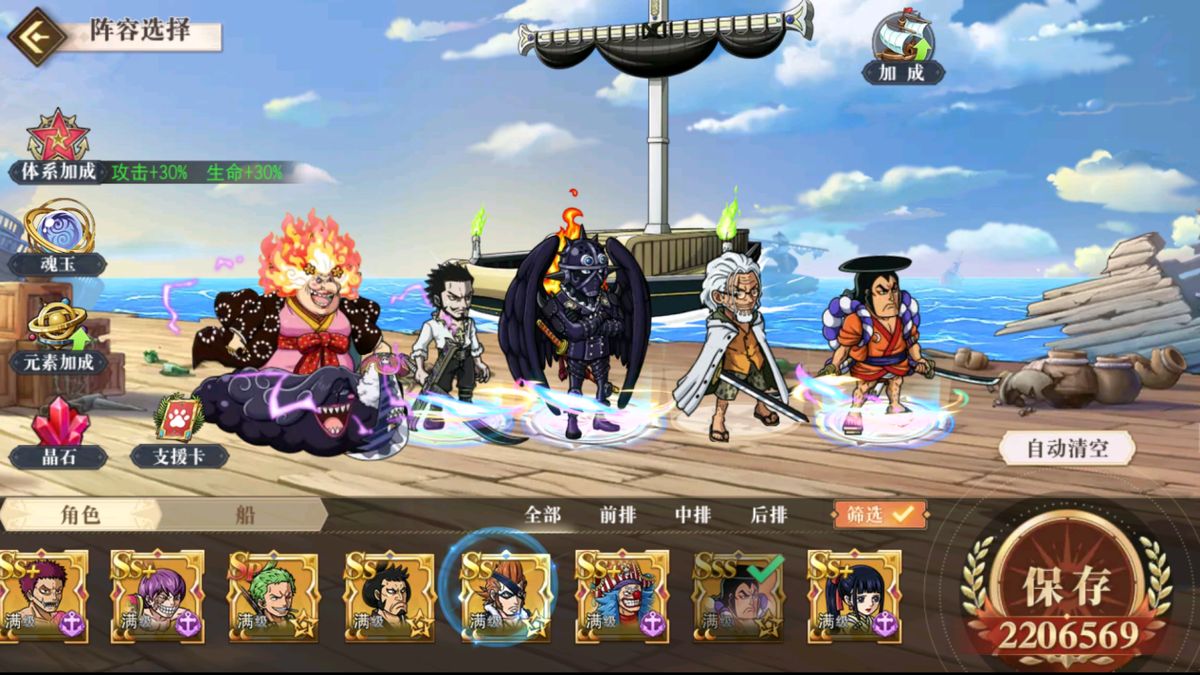This screenshot has height=675, width=1200.
Task: Select the checkmarked SSS character card
Action: click(x=738, y=596)
